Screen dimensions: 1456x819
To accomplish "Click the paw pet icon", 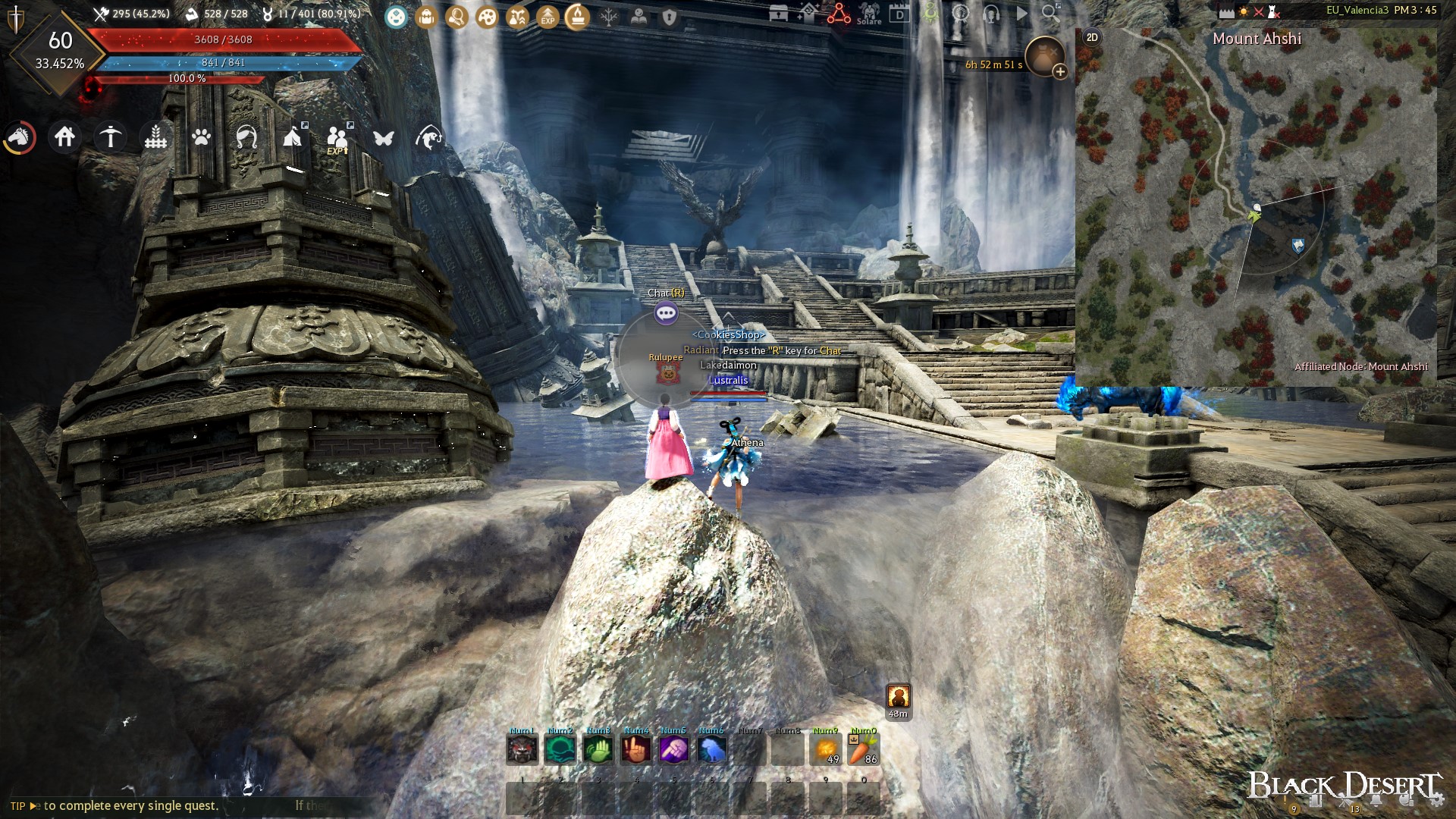I will [201, 137].
